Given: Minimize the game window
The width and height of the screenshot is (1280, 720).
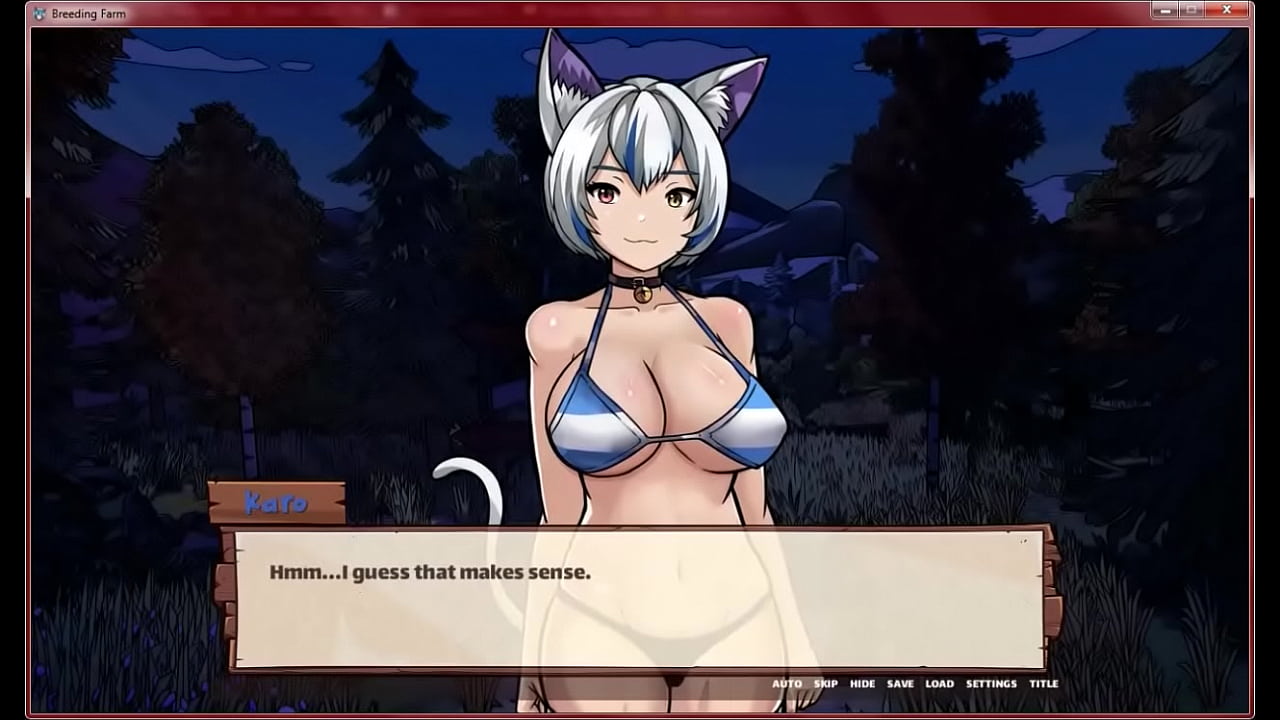Looking at the screenshot, I should 1164,10.
